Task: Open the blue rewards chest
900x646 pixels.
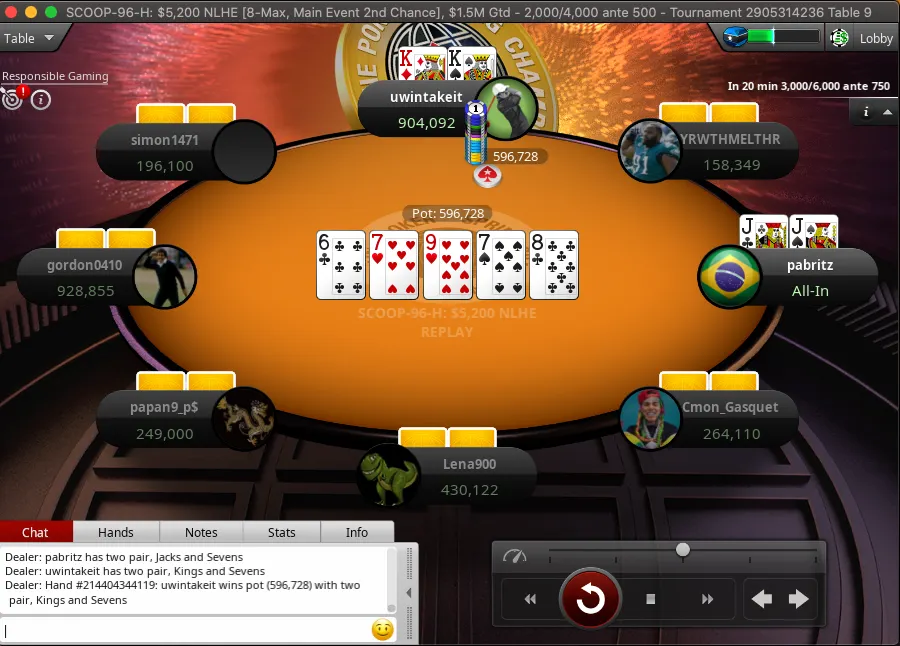Action: click(x=735, y=37)
